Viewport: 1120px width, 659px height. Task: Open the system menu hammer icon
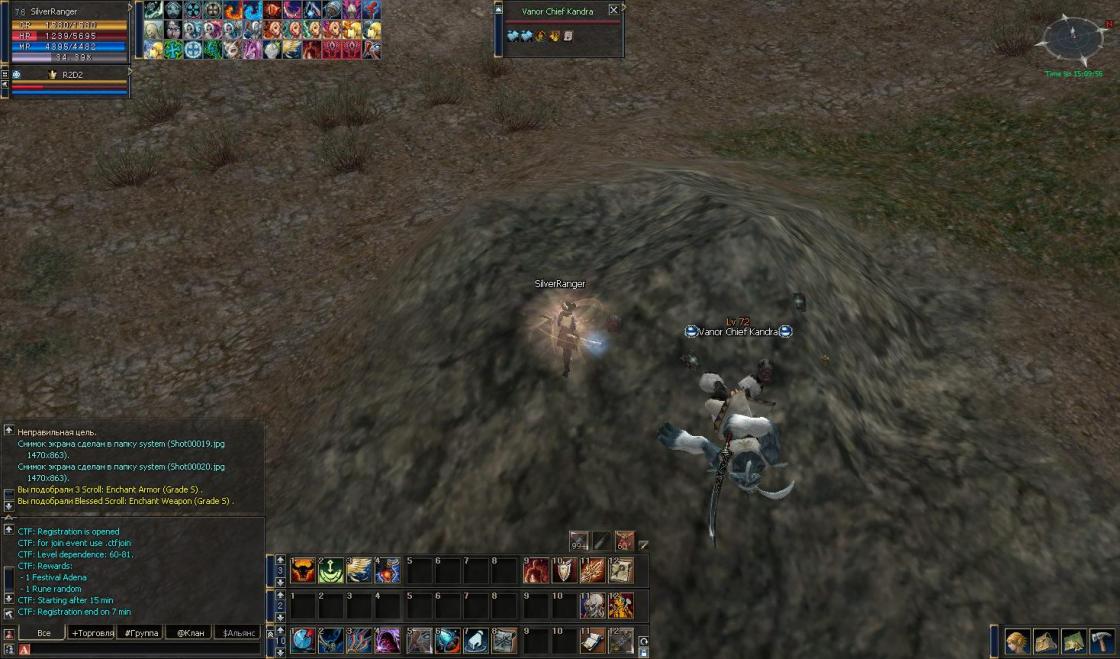point(1102,641)
